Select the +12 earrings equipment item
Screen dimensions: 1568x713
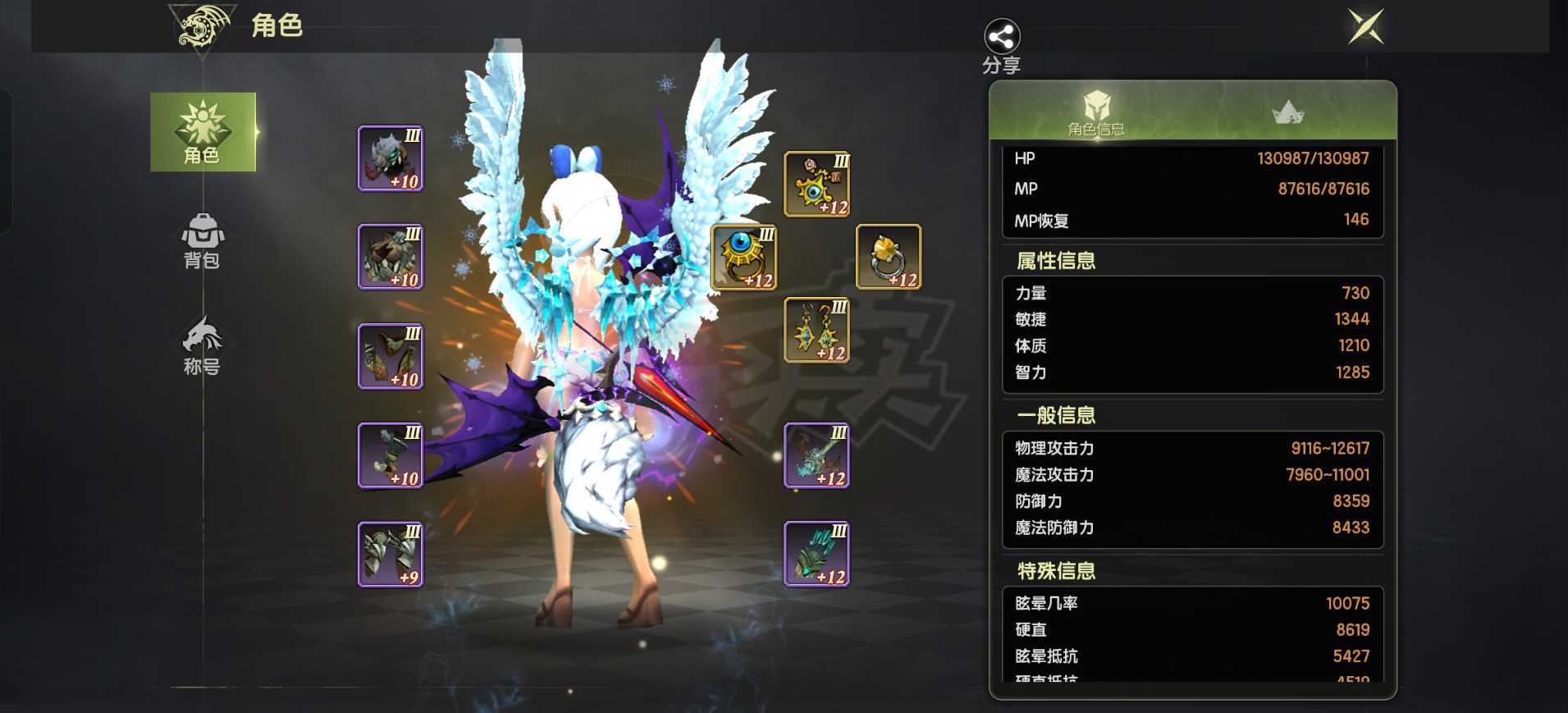pos(816,331)
